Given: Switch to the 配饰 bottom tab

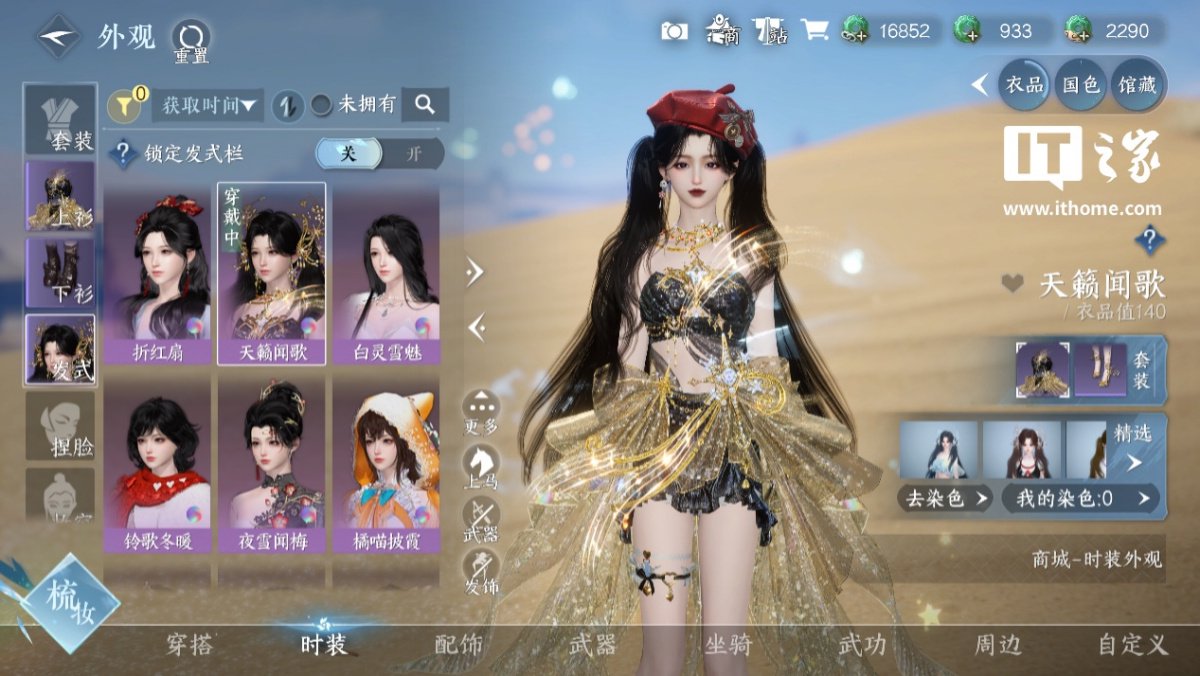Looking at the screenshot, I should [x=459, y=645].
